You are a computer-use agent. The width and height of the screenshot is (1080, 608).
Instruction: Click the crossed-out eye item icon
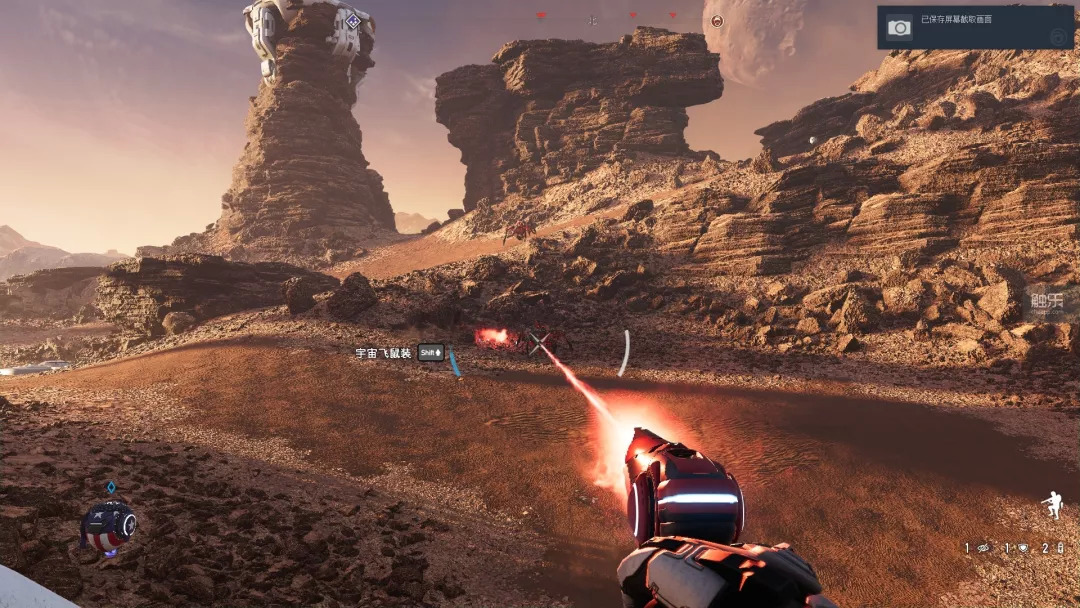[984, 548]
